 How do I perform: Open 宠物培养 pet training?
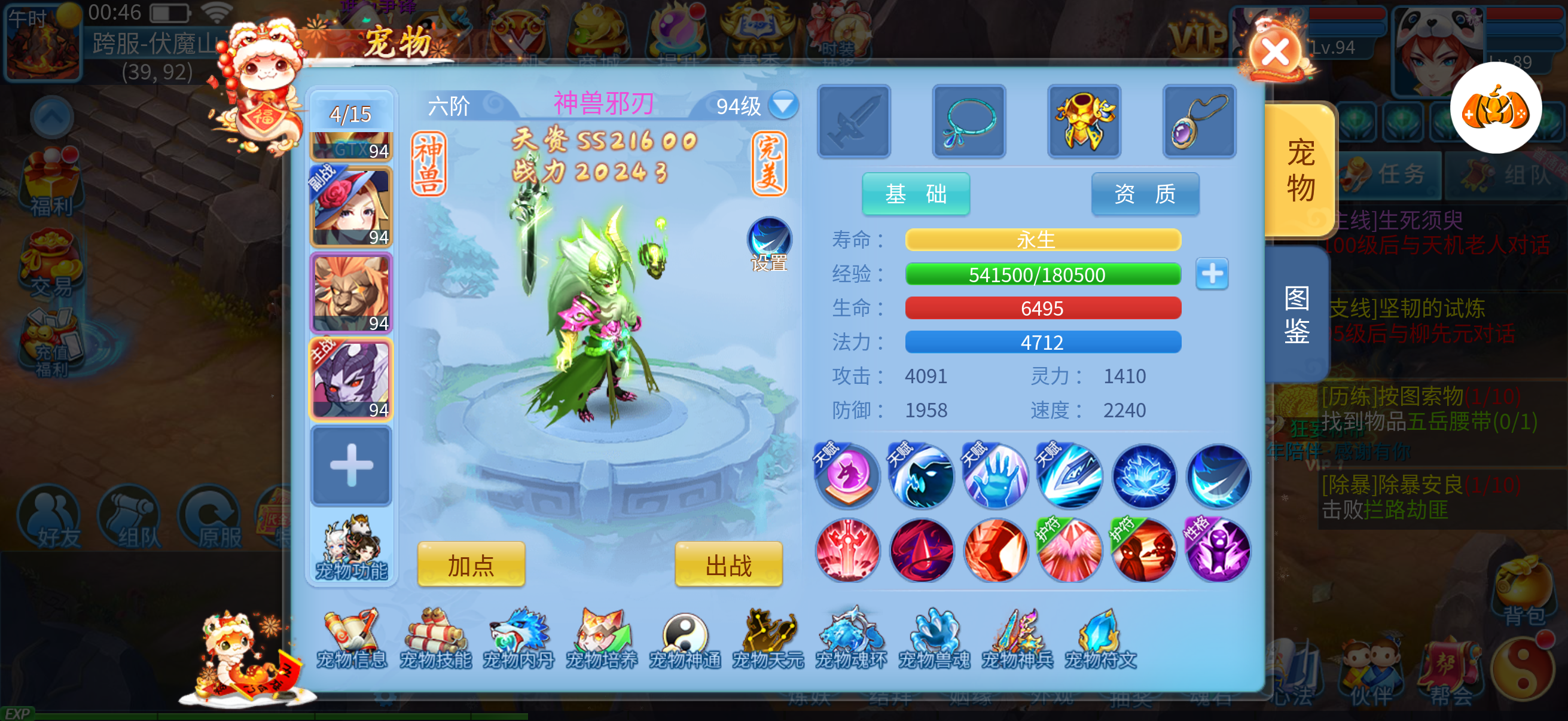pos(602,639)
